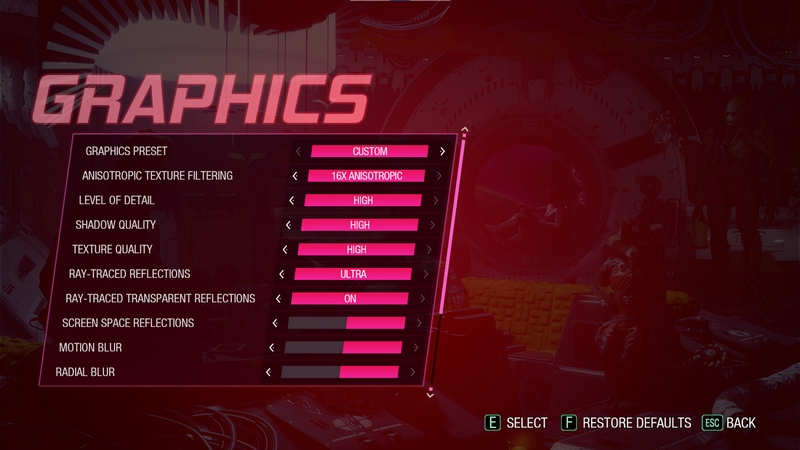Image resolution: width=800 pixels, height=450 pixels.
Task: Increase the Level of Detail setting
Action: [435, 201]
